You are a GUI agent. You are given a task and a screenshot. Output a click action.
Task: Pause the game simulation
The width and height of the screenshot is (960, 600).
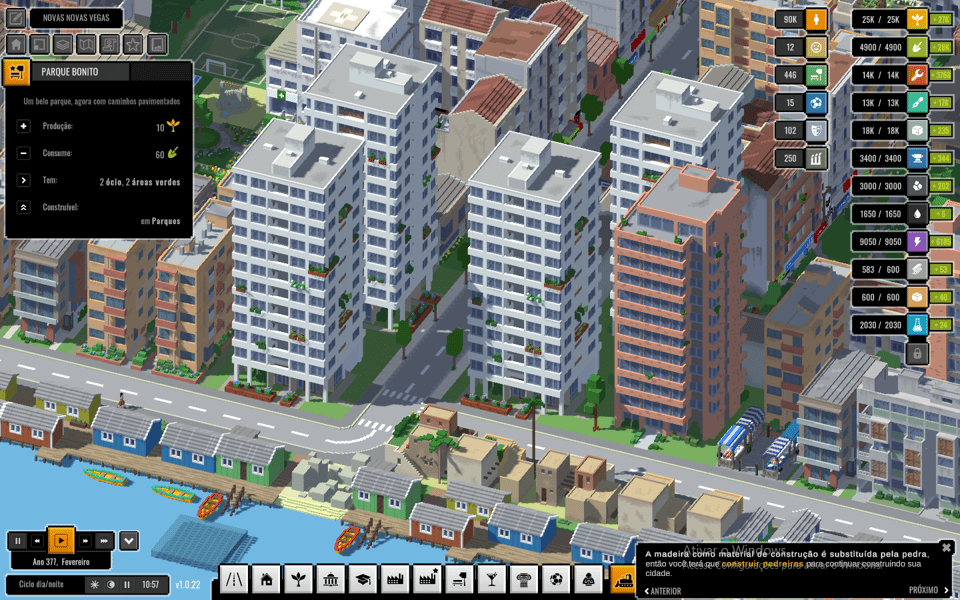point(17,541)
